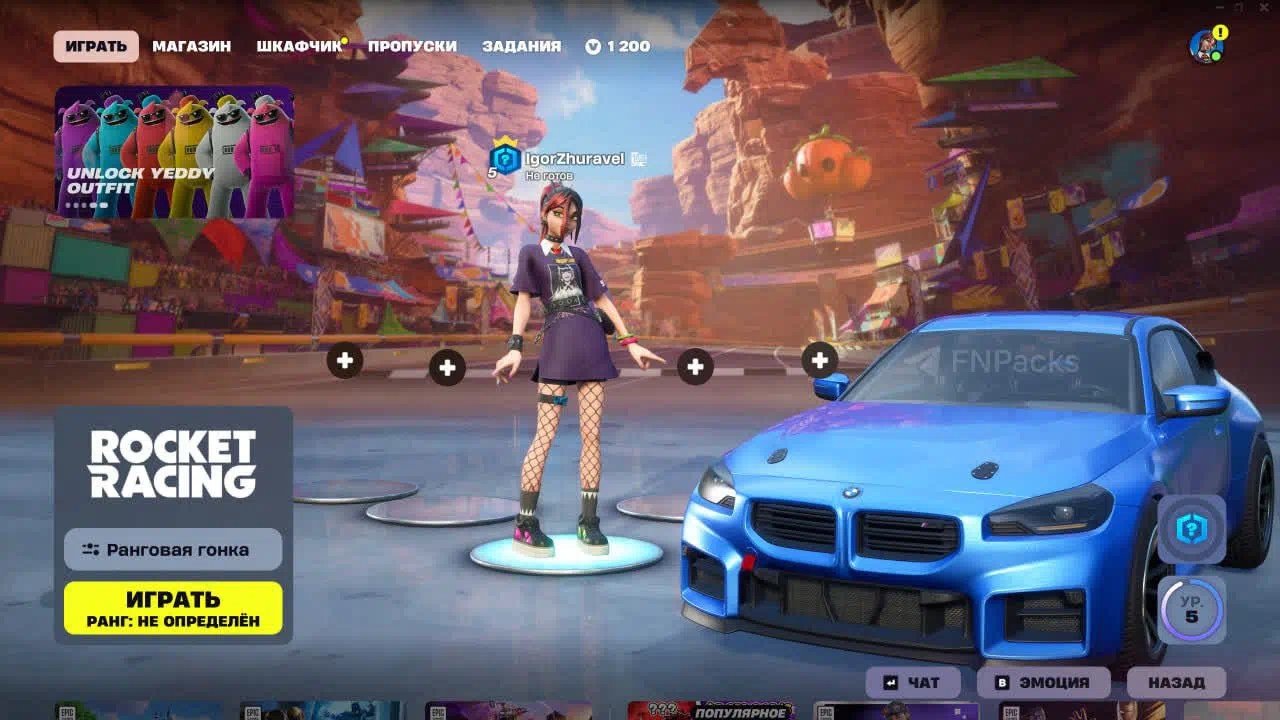Go back with the НАЗАД button
The height and width of the screenshot is (720, 1280).
1176,682
